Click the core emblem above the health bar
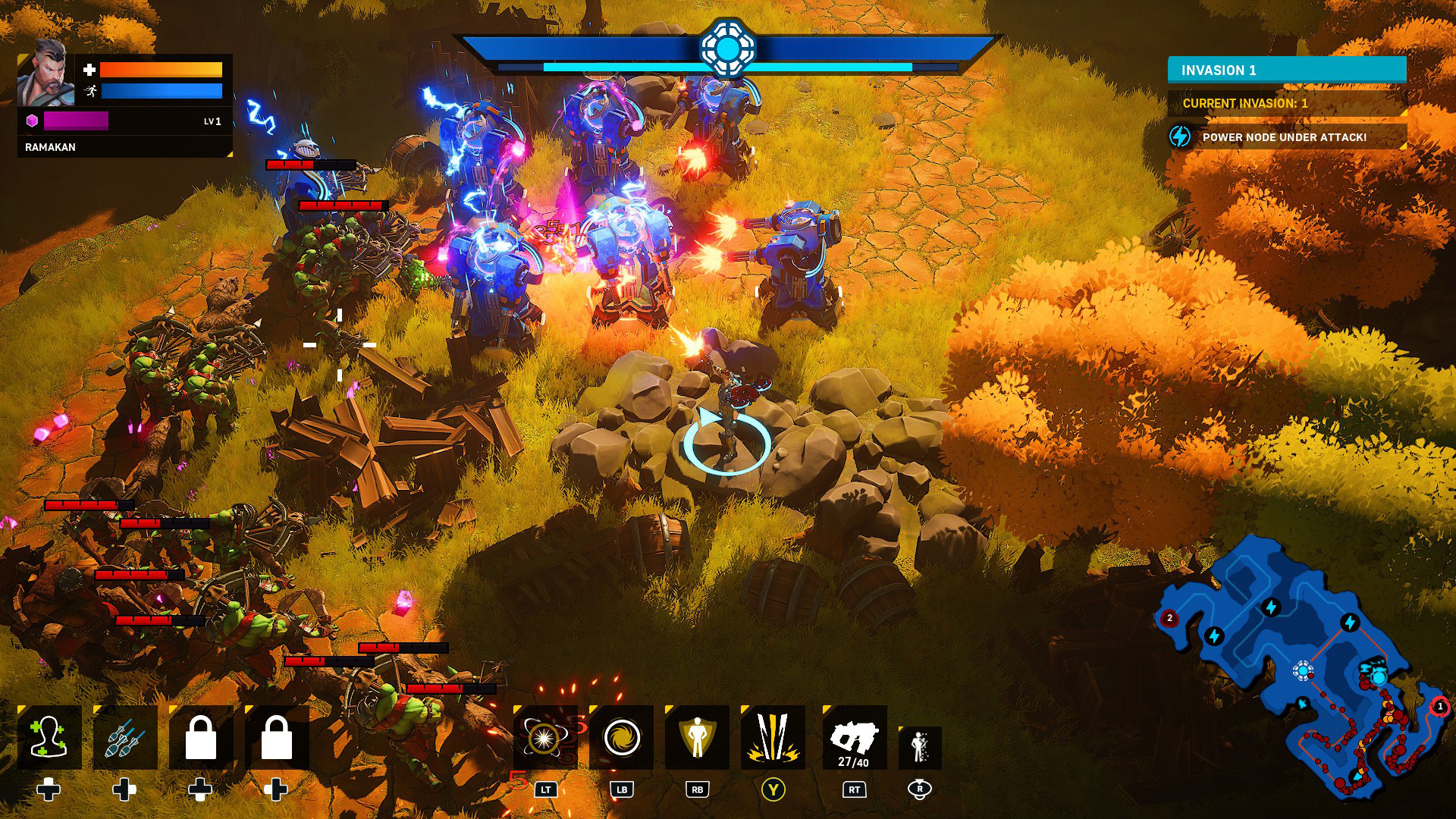 tap(727, 49)
